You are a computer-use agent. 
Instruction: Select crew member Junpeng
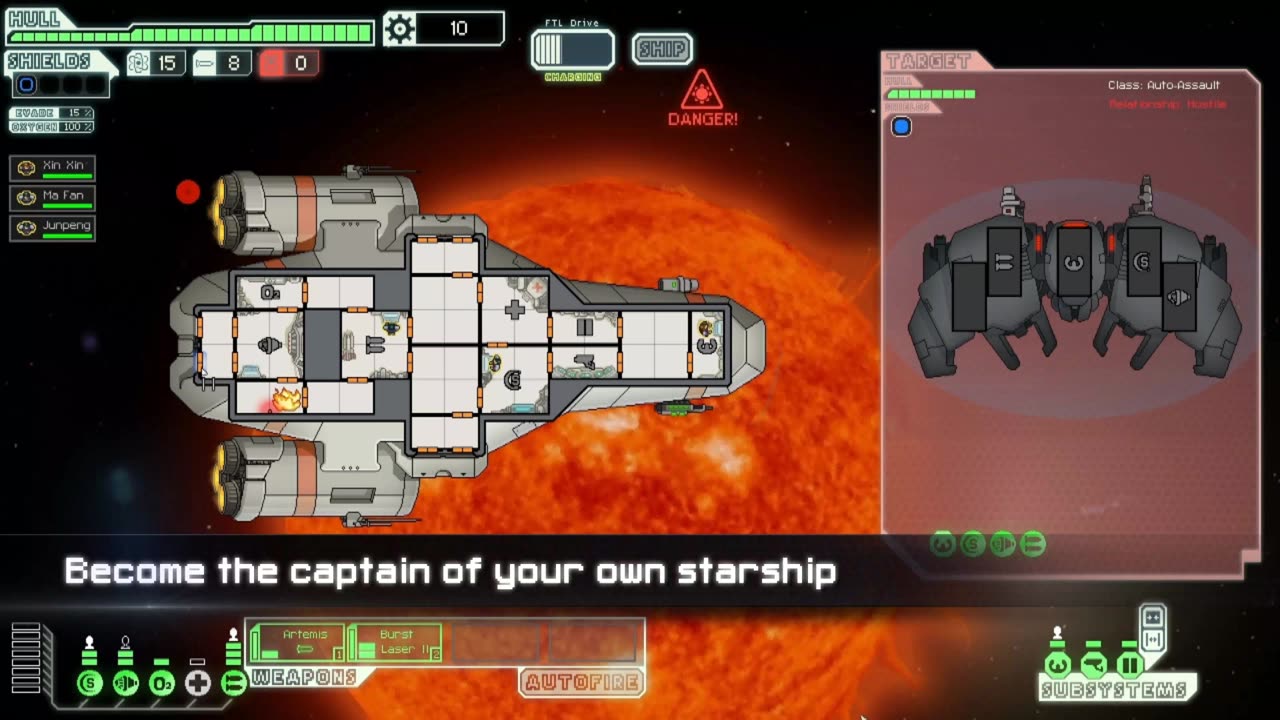(x=53, y=228)
